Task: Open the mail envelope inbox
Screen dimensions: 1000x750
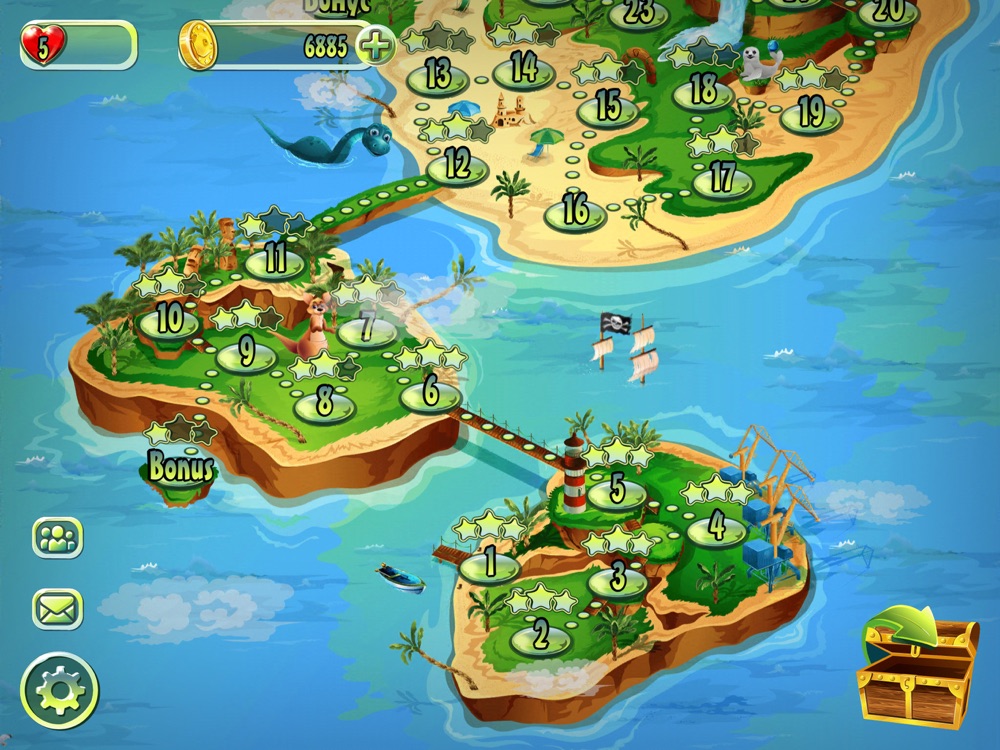Action: click(x=58, y=608)
